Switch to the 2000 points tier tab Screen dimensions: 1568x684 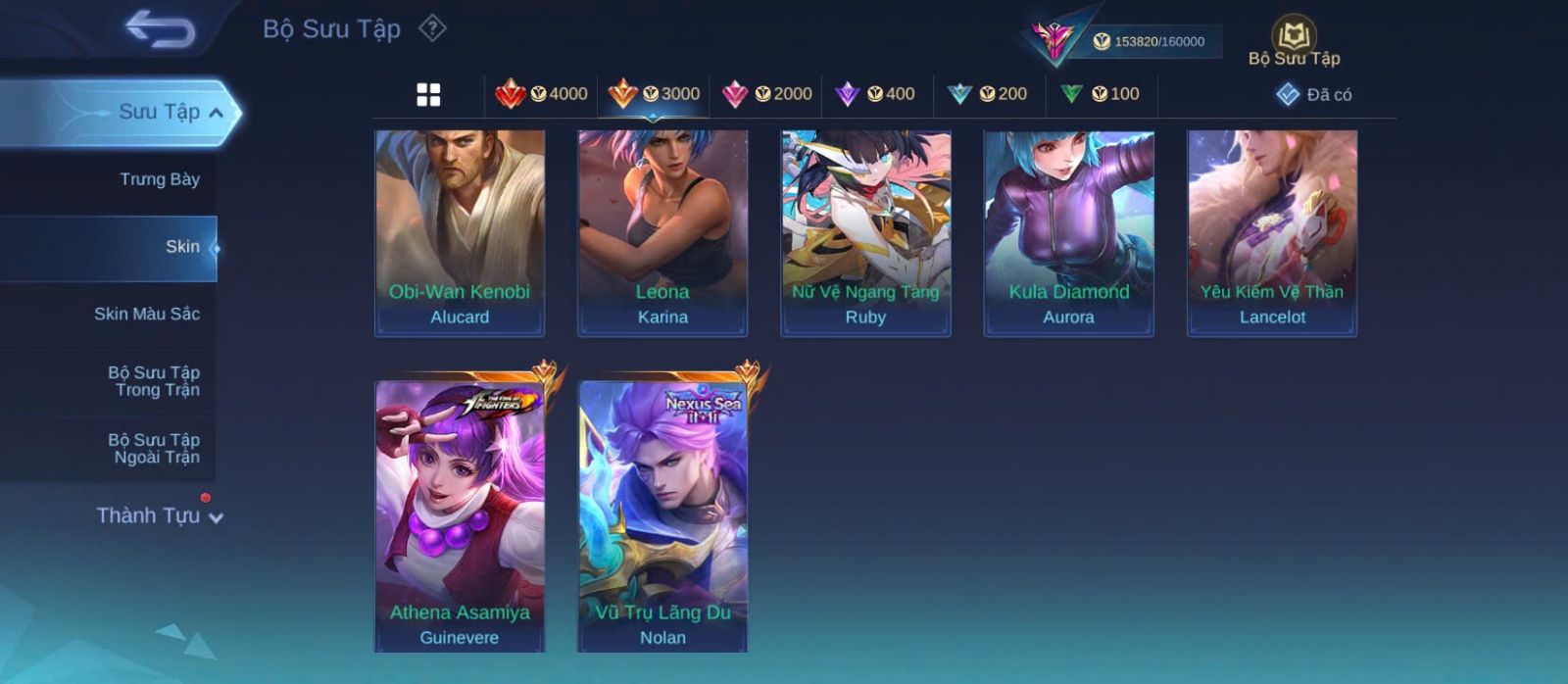766,94
